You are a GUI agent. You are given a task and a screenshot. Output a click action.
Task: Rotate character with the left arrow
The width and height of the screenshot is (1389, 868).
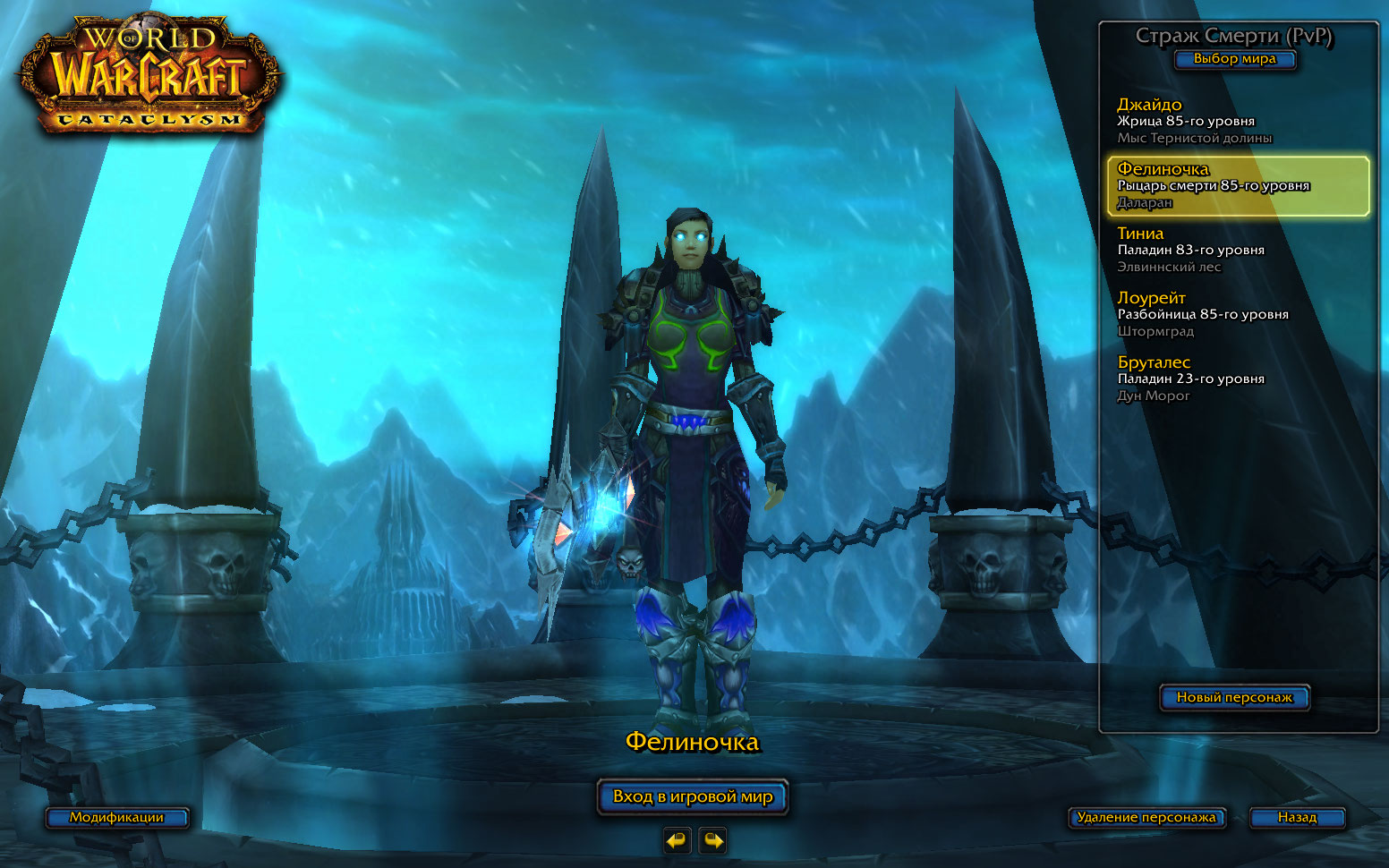677,840
